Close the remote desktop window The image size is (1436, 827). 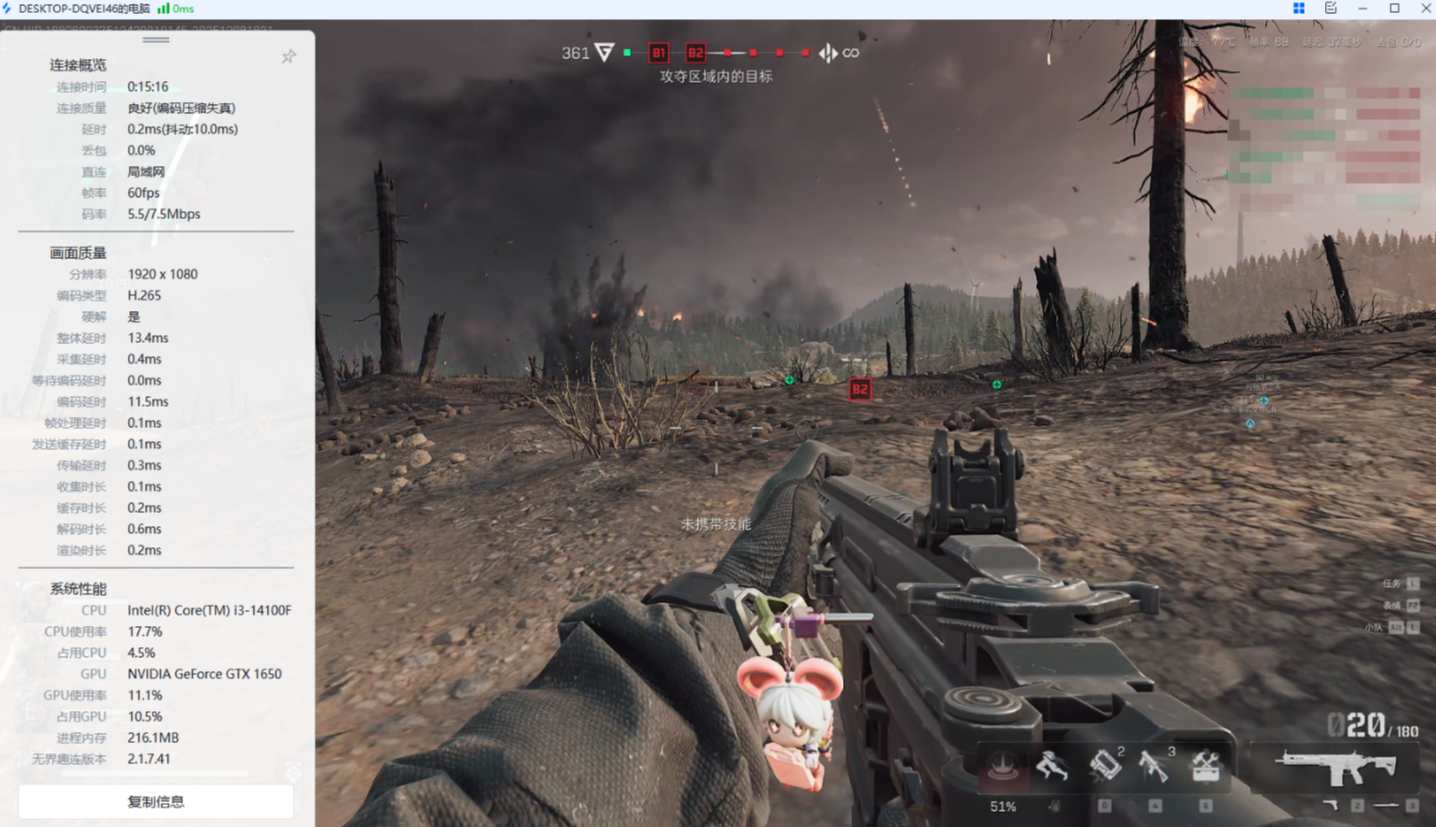click(1426, 8)
